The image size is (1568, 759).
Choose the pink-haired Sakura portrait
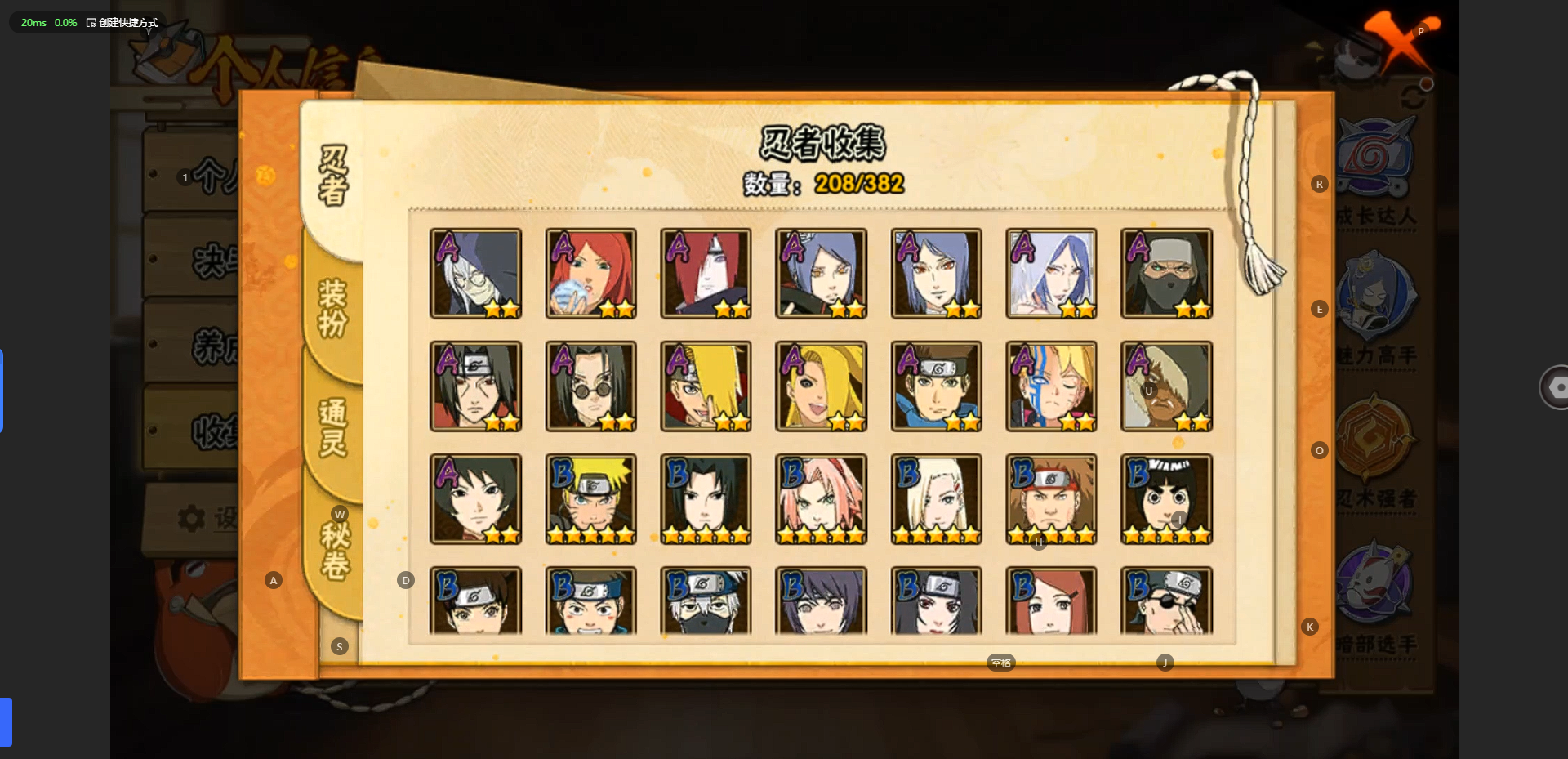[x=821, y=499]
